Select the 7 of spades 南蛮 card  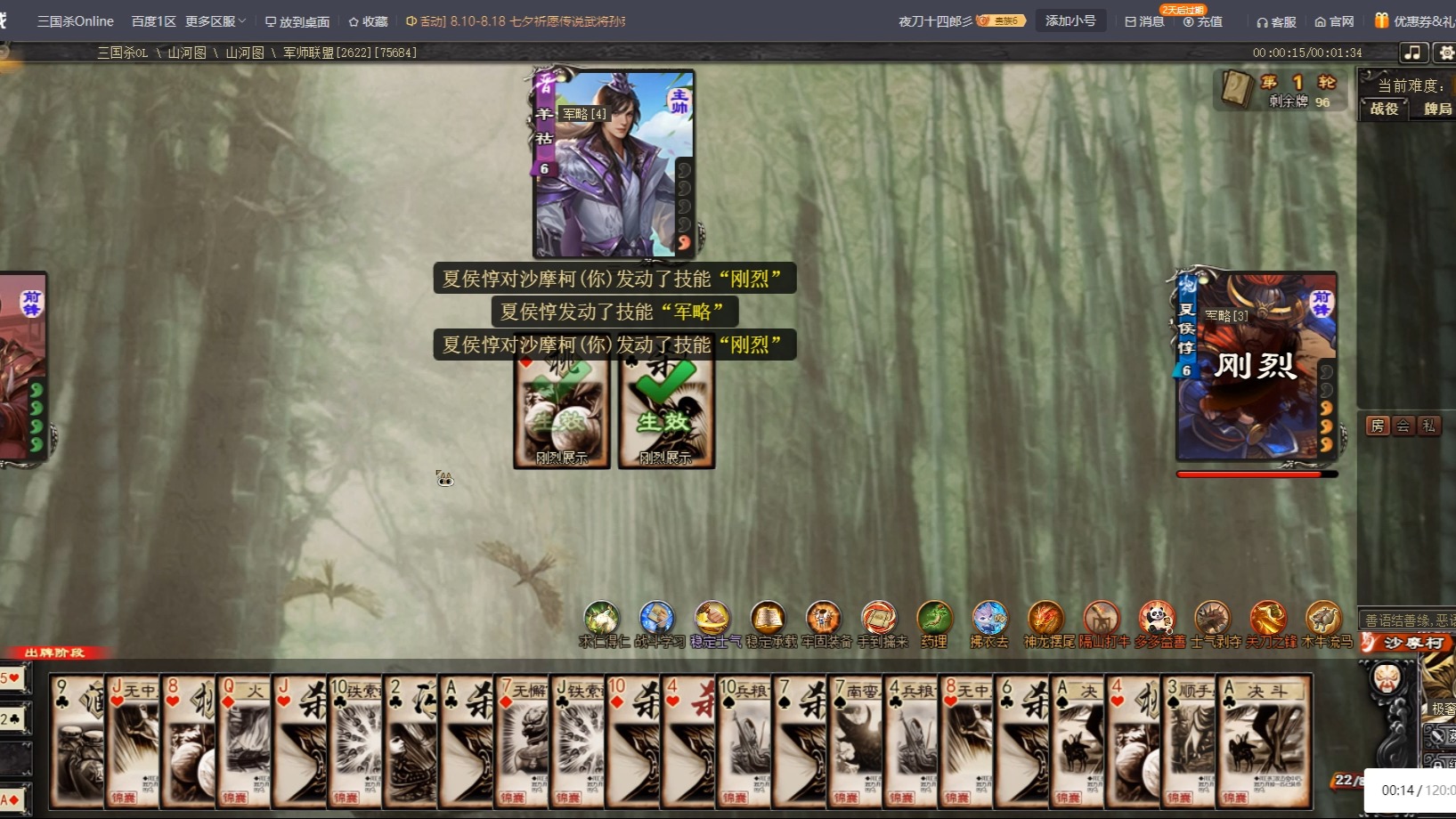[x=854, y=741]
